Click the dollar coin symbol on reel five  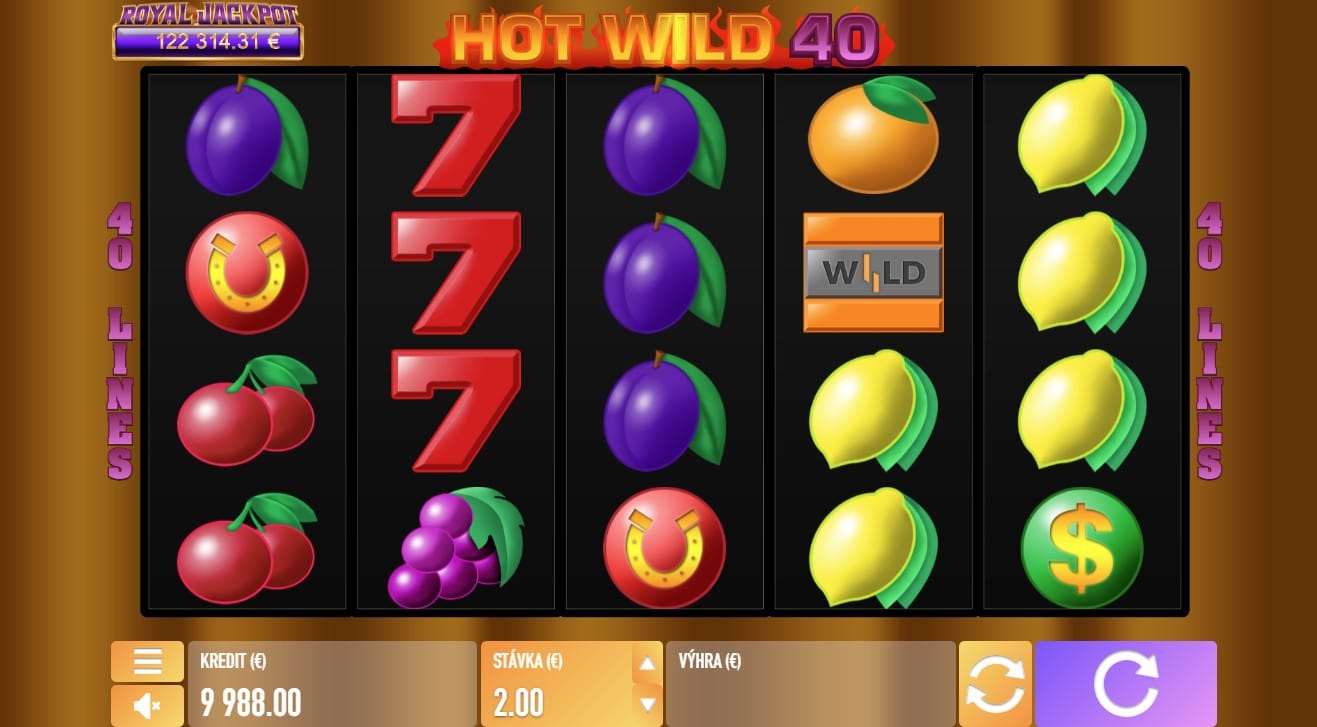tap(1081, 548)
